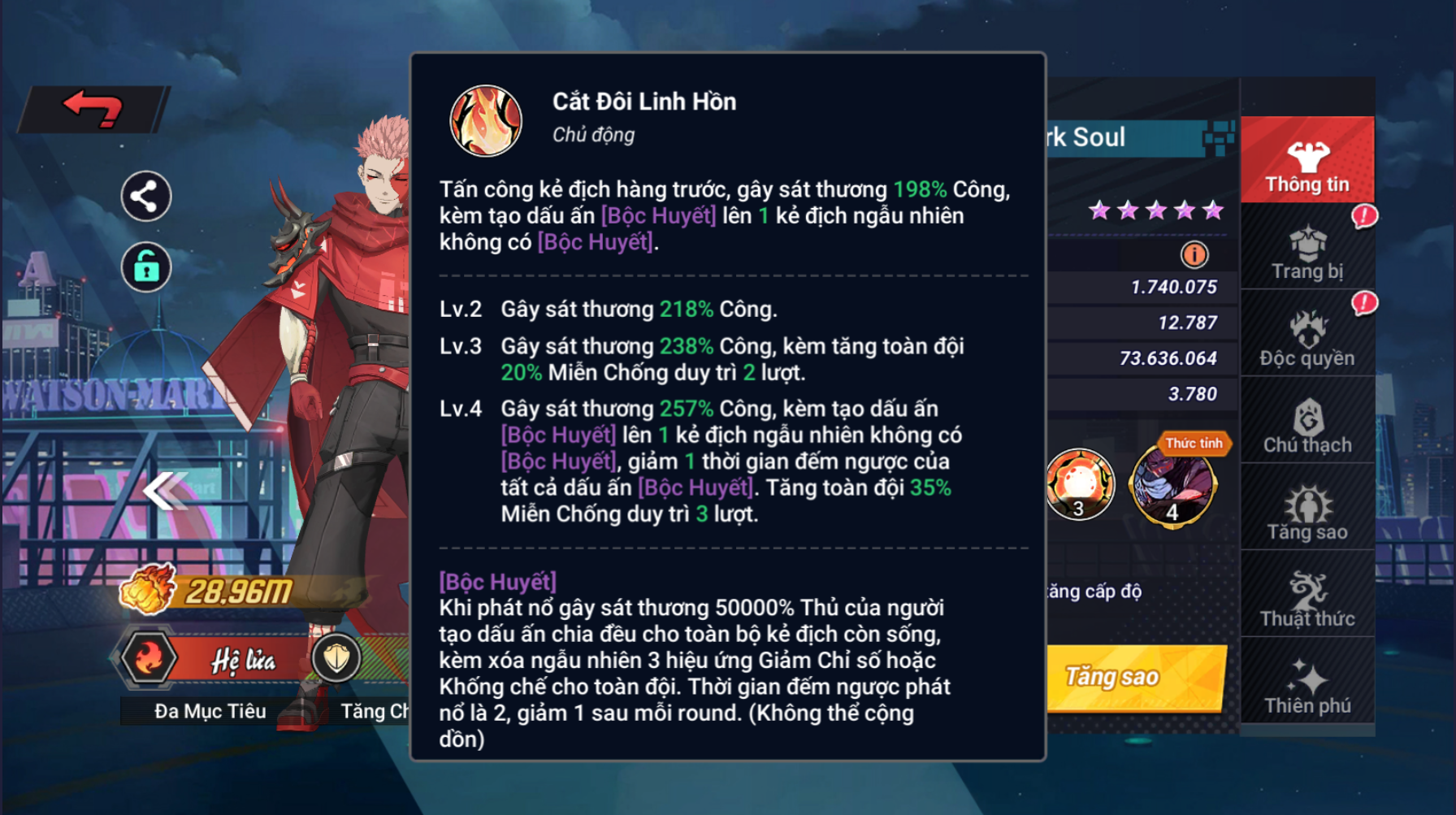The height and width of the screenshot is (815, 1456).
Task: Open the Thuật thức tab
Action: coord(1306,598)
